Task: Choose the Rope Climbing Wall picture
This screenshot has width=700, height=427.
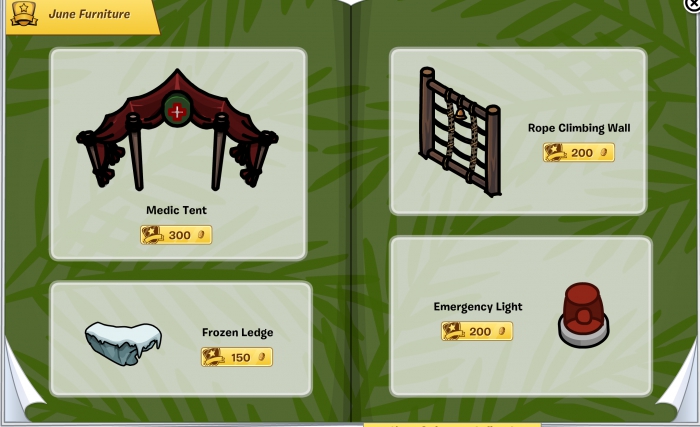Action: (x=456, y=129)
